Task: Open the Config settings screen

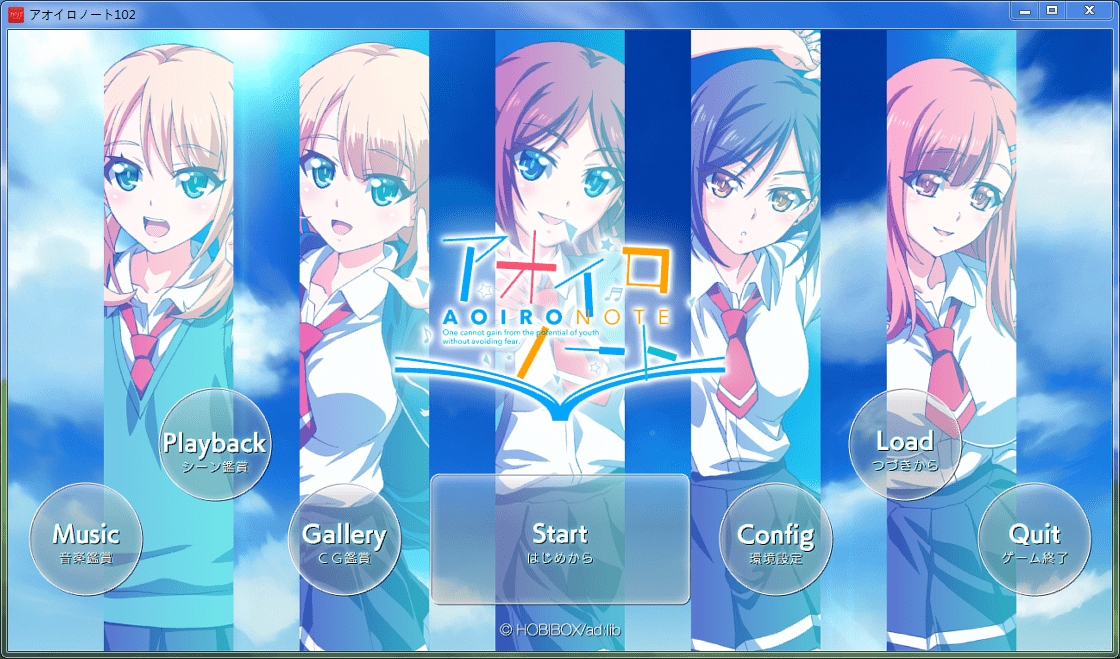Action: tap(775, 540)
